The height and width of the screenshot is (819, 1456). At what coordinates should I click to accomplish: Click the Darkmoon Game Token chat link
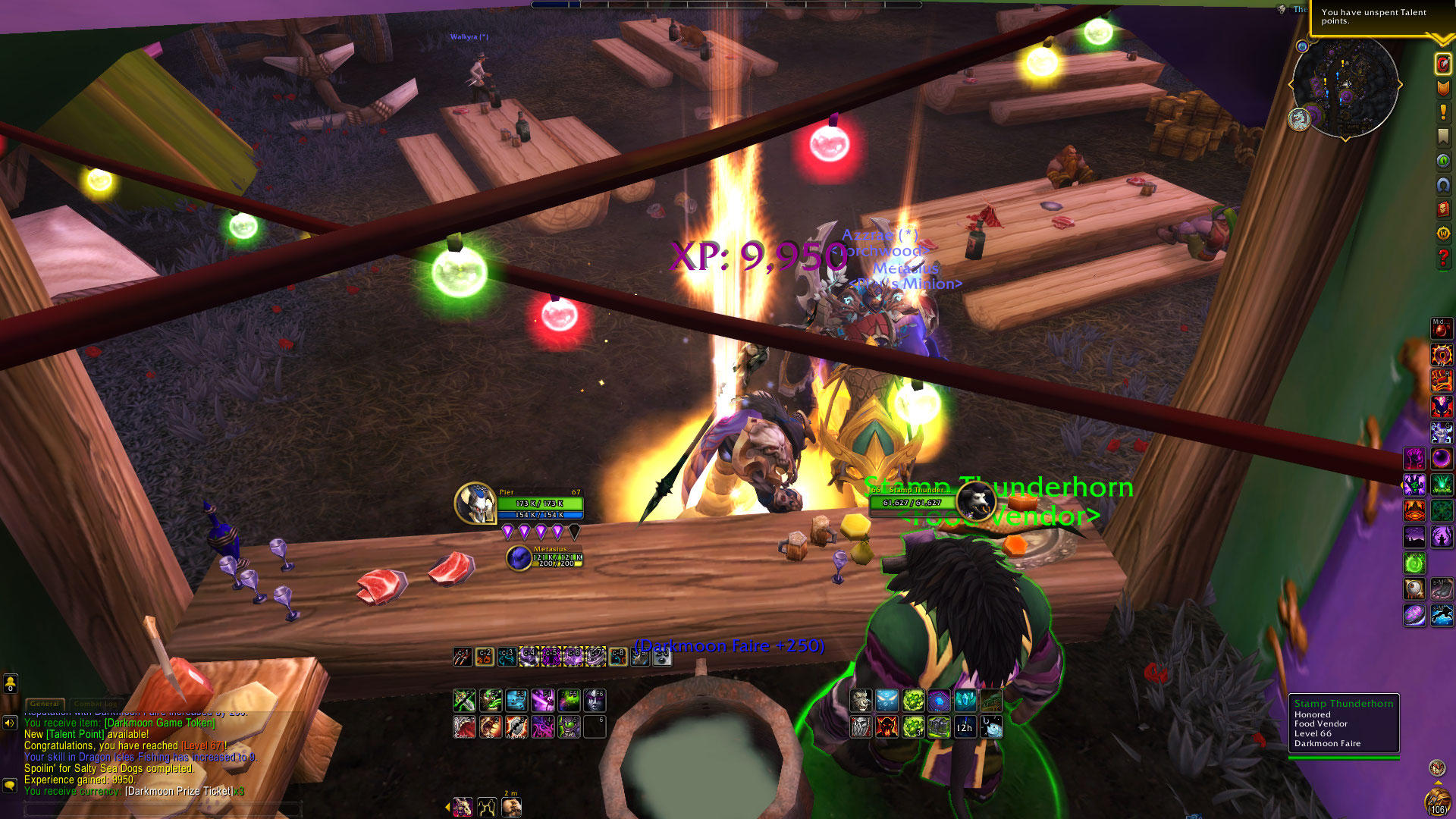pyautogui.click(x=159, y=723)
